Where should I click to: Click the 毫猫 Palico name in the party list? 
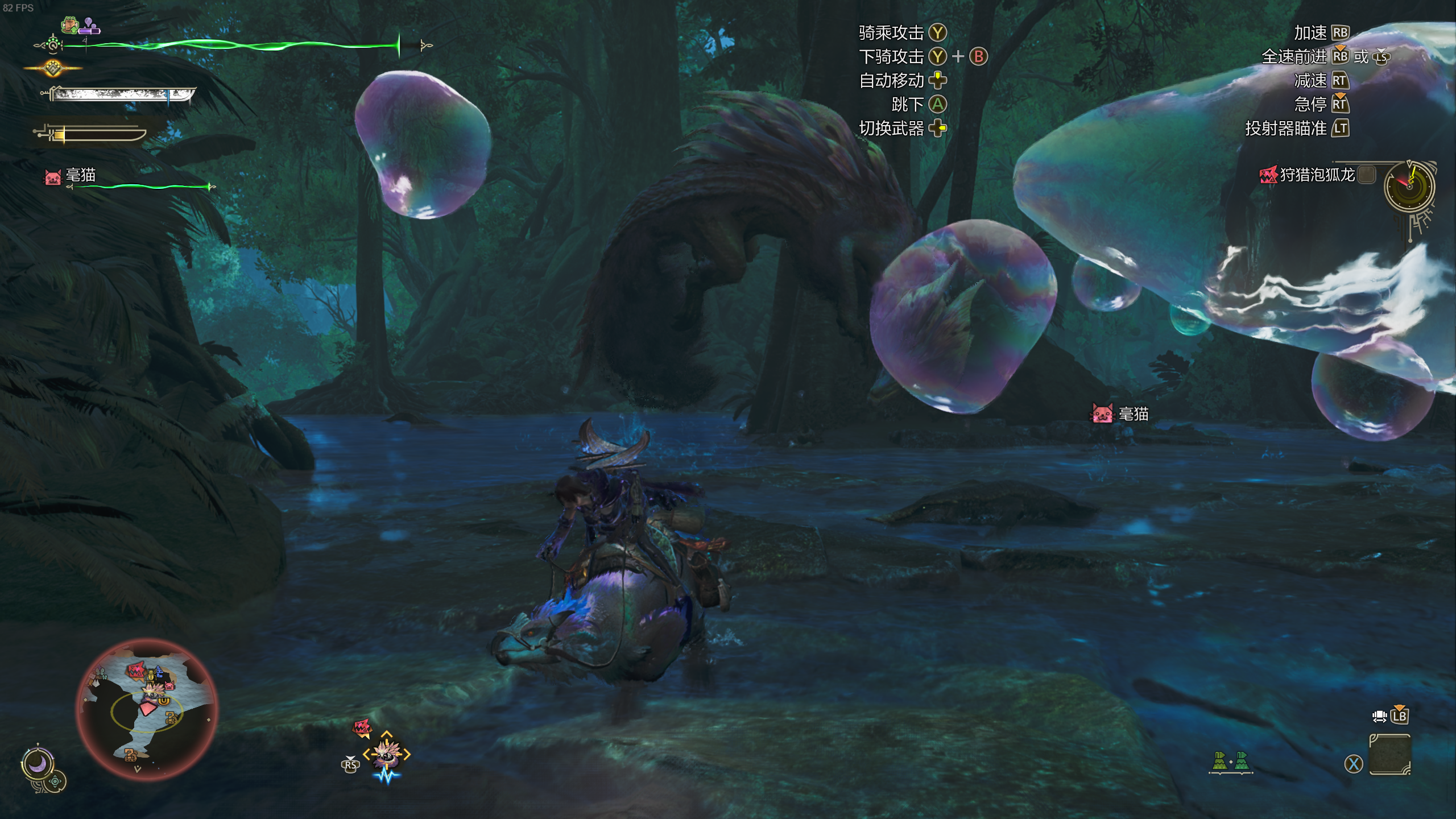80,175
